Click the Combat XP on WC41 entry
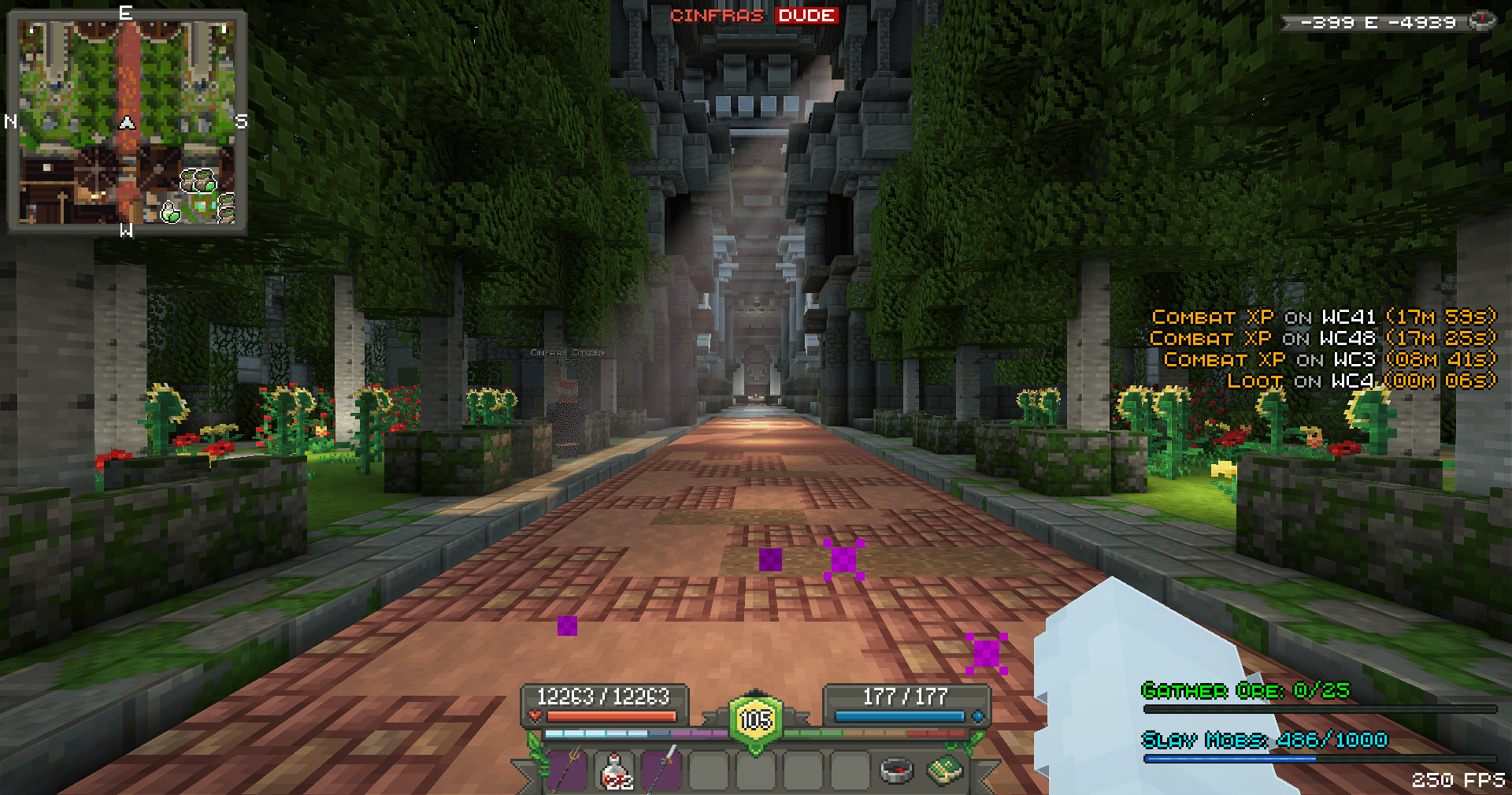 click(x=1323, y=317)
